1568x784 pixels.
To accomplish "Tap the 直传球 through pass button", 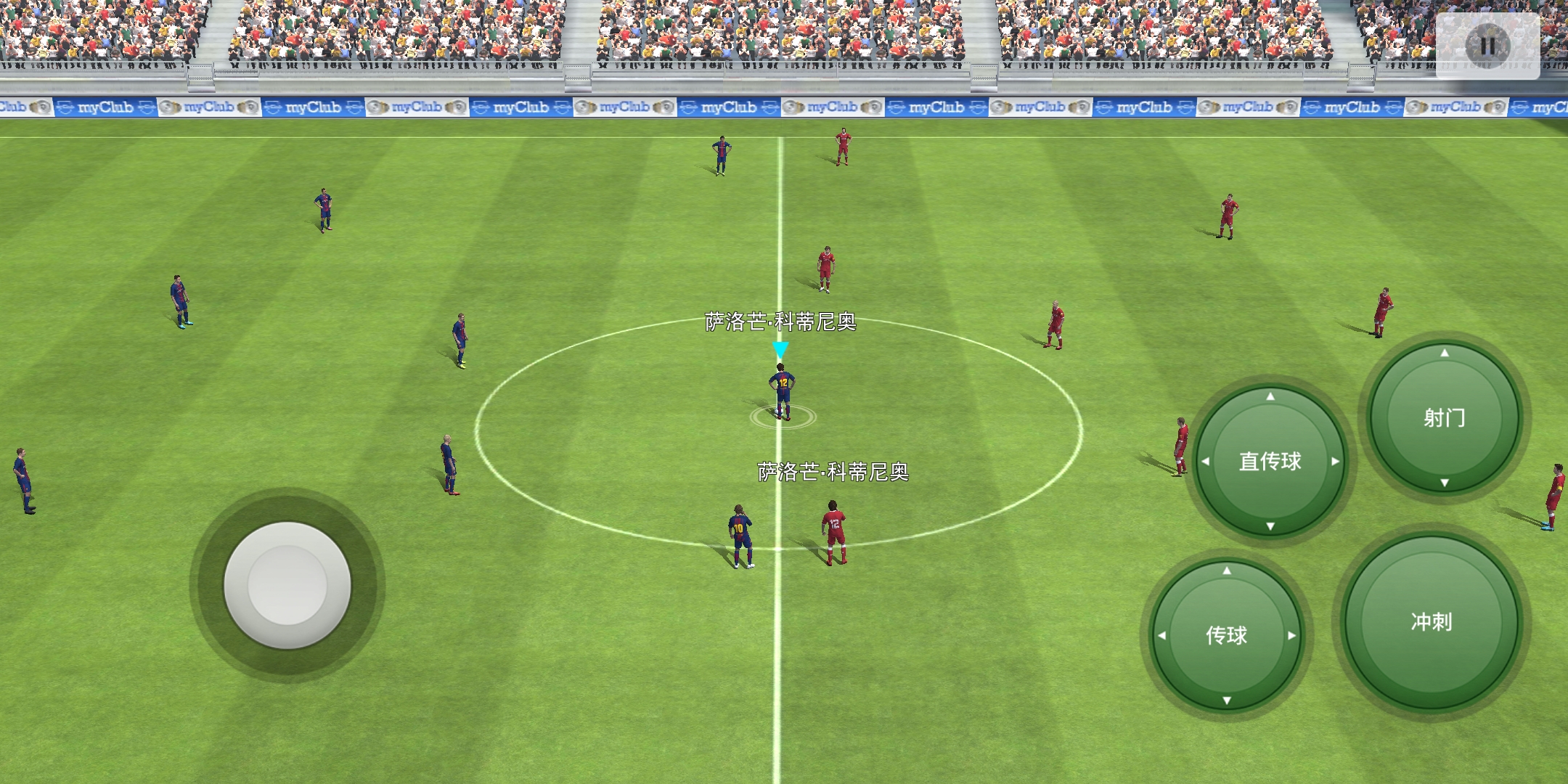I will (x=1270, y=461).
